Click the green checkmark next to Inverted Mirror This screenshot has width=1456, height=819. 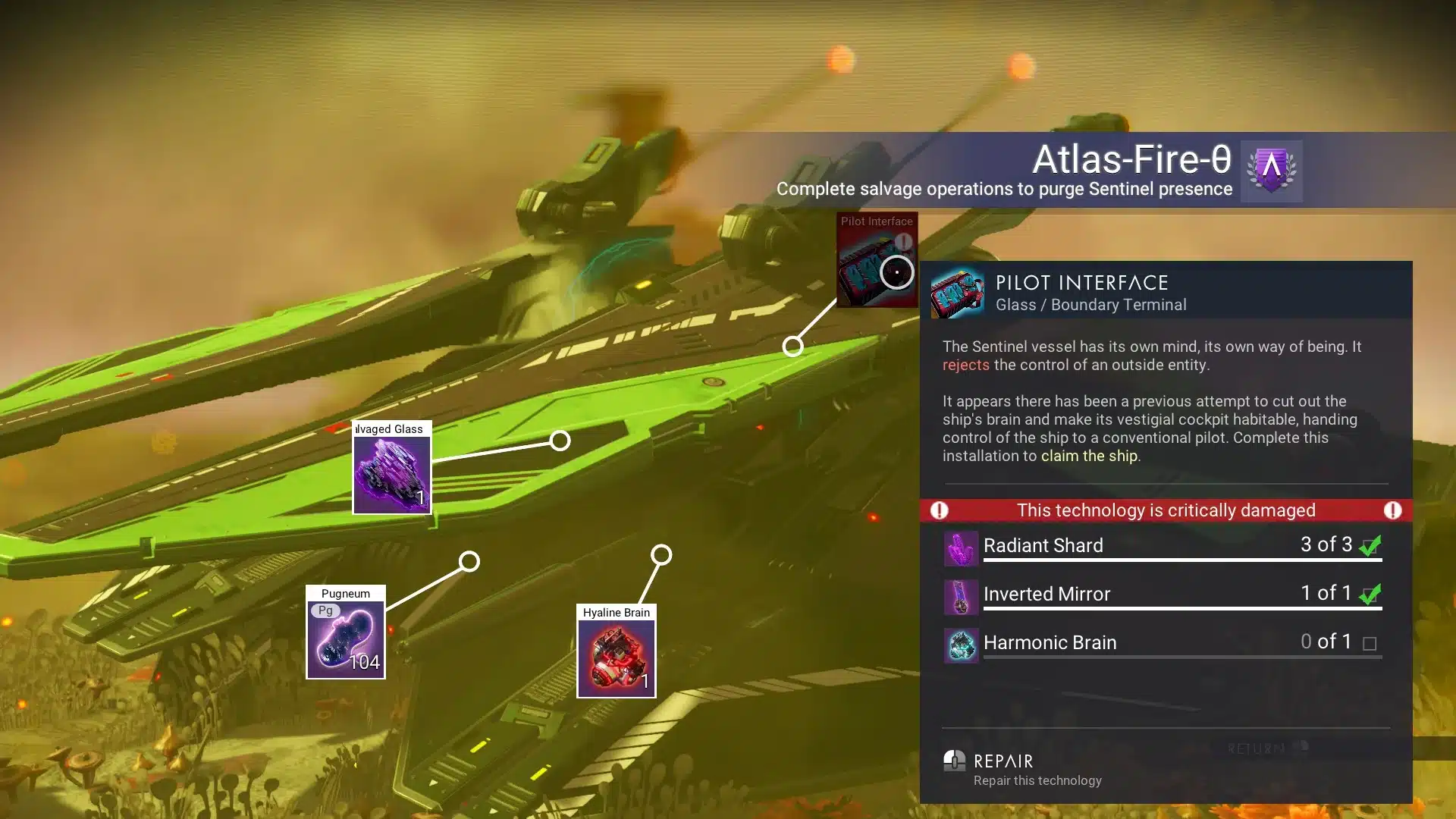coord(1370,594)
